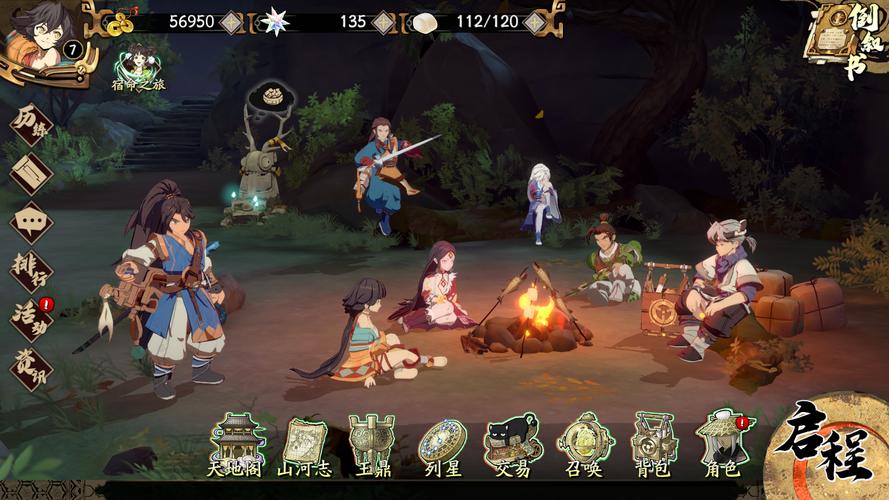This screenshot has width=889, height=500.
Task: View the 资讯 news panel
Action: pos(30,365)
